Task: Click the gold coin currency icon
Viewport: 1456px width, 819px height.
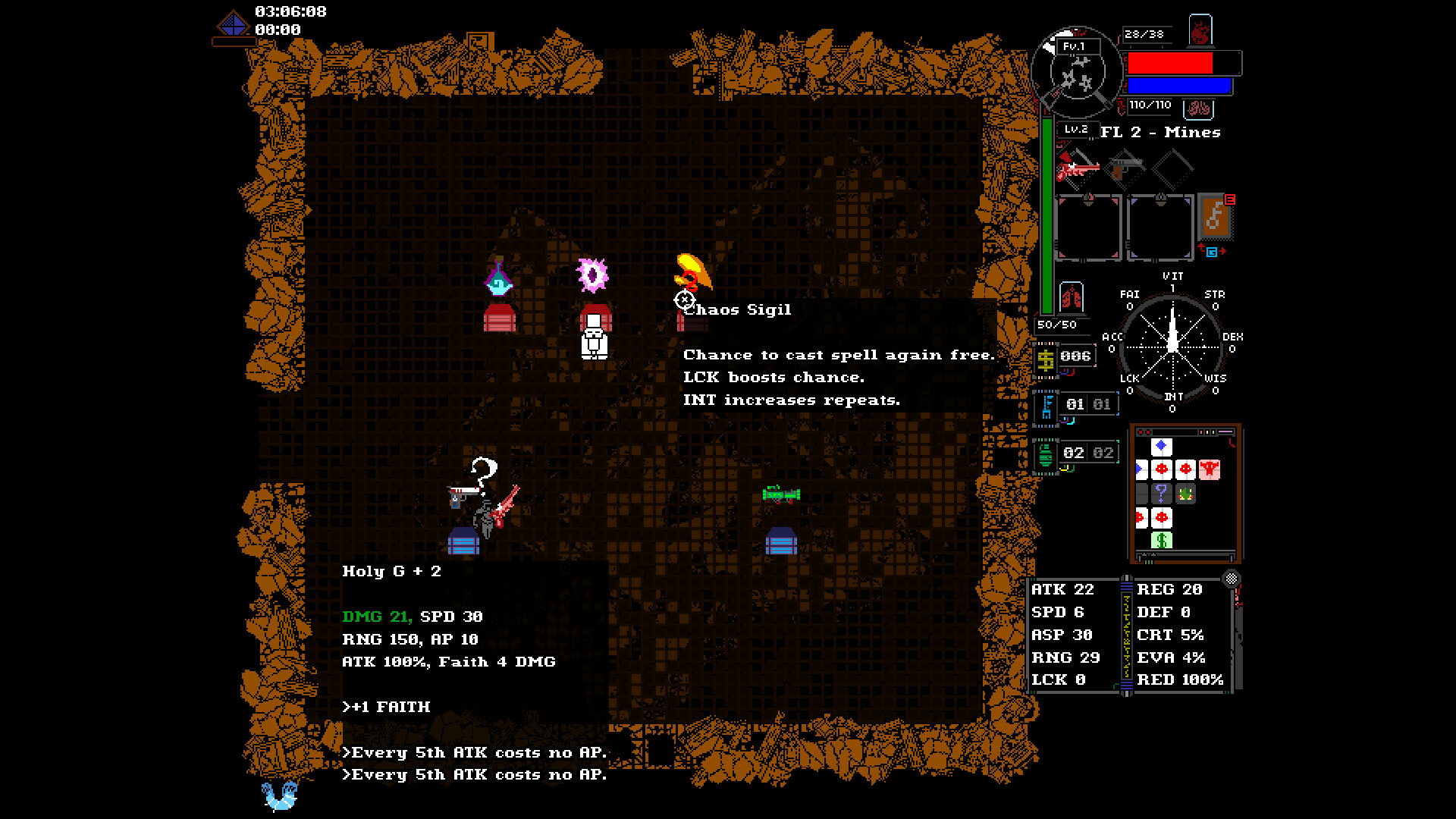Action: click(1045, 359)
